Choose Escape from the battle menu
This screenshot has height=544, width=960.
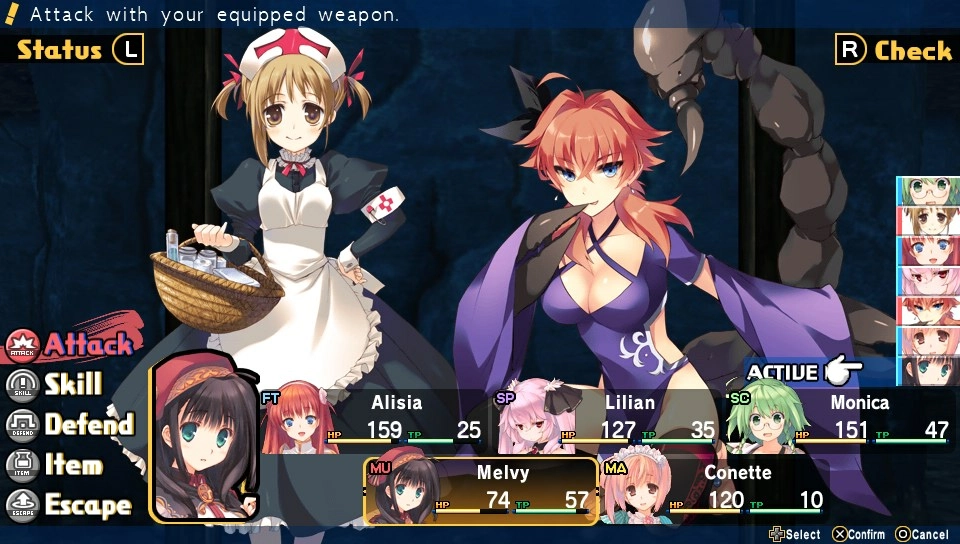(71, 505)
